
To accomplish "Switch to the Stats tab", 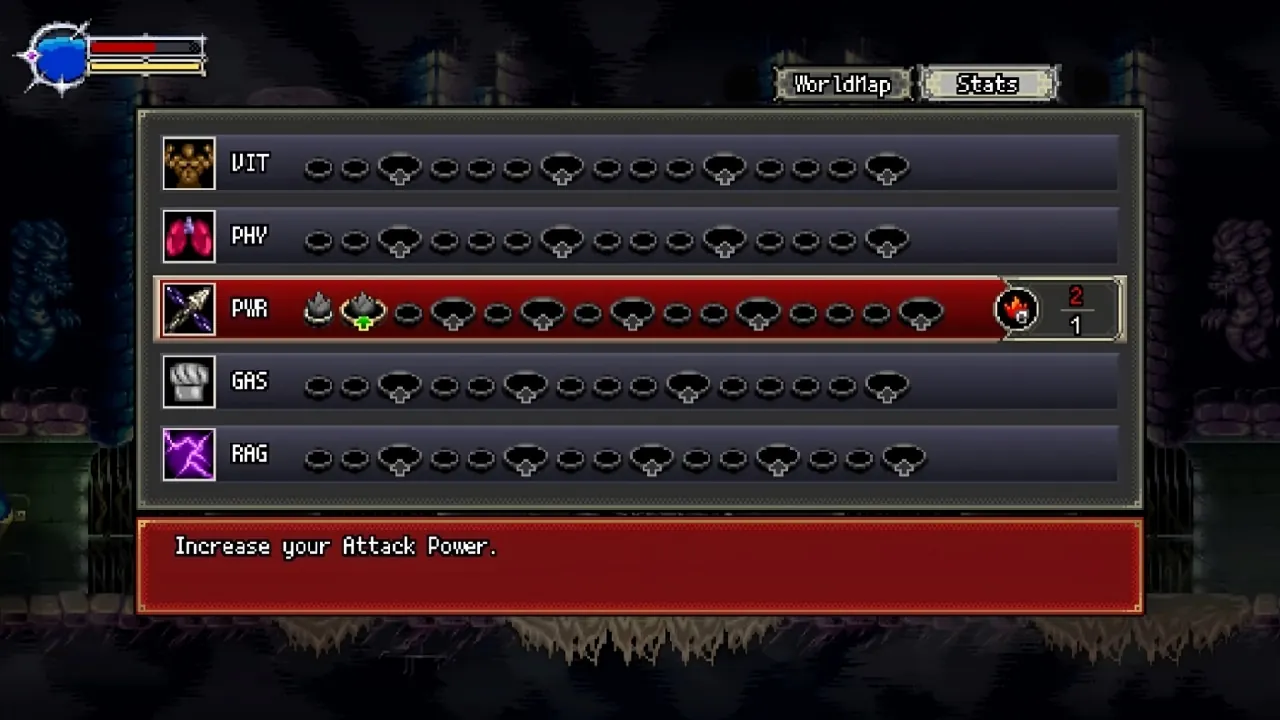I will click(987, 84).
